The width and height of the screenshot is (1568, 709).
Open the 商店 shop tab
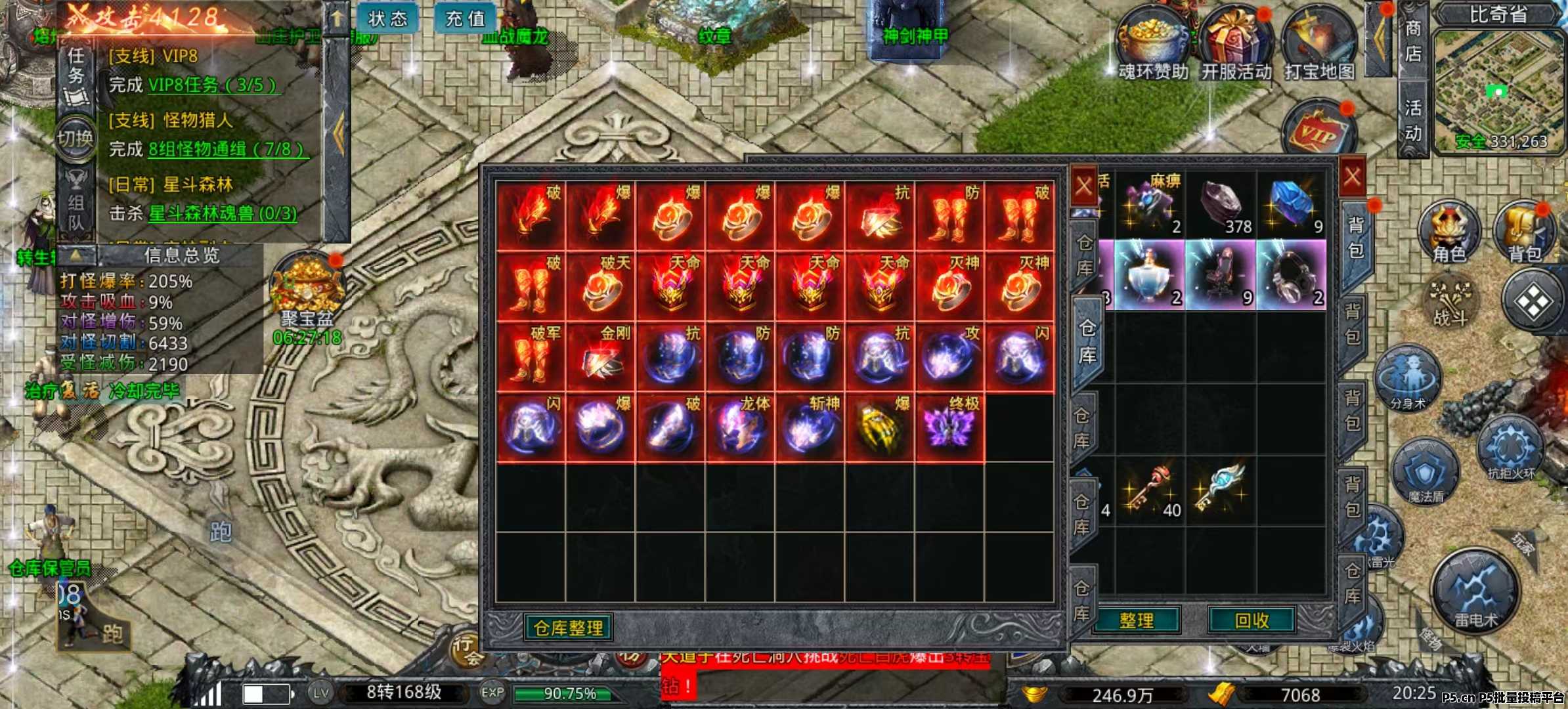coord(1413,41)
